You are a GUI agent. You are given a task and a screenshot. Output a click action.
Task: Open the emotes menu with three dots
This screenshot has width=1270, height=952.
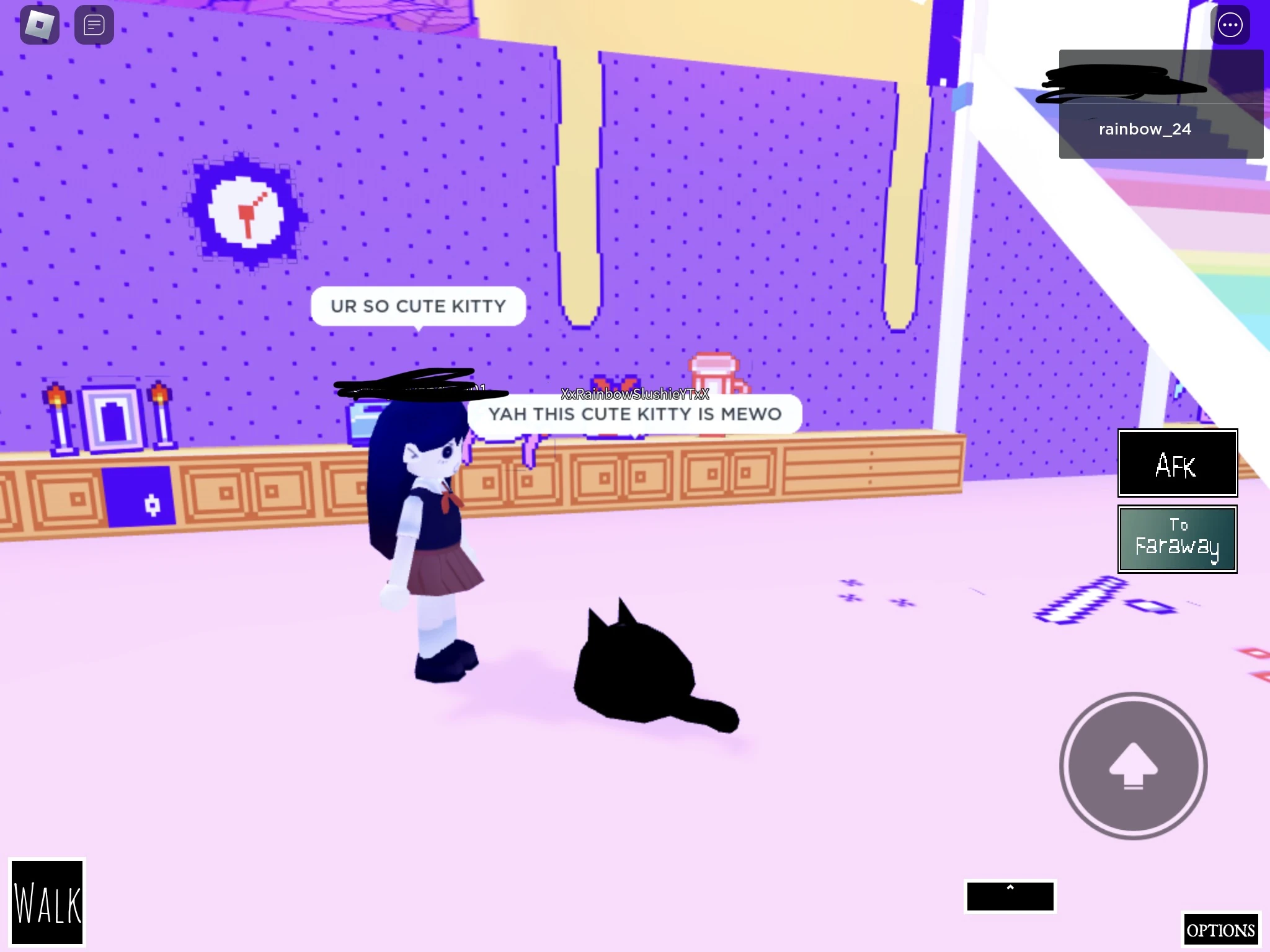[x=1231, y=25]
